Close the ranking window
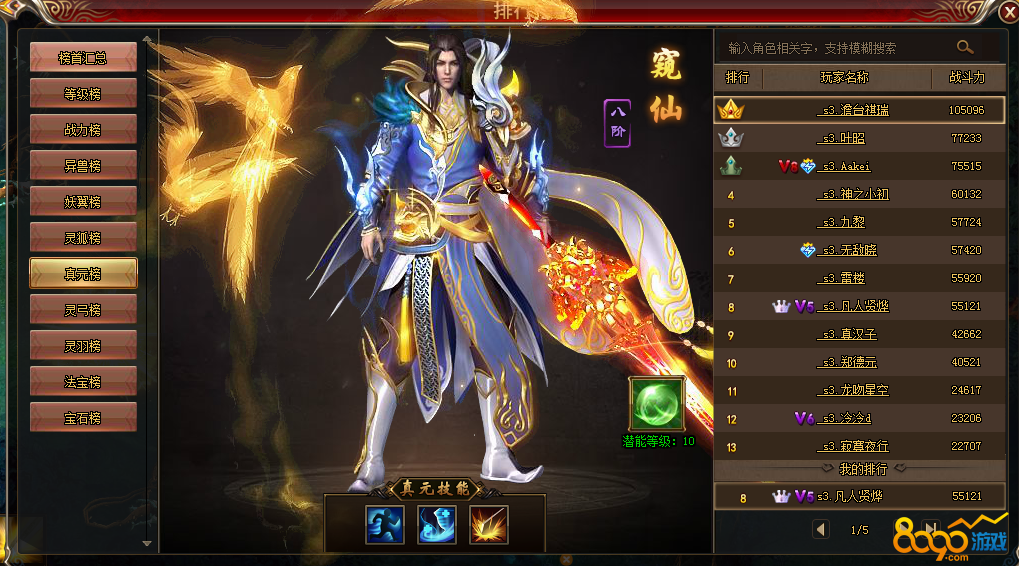 coord(1007,12)
